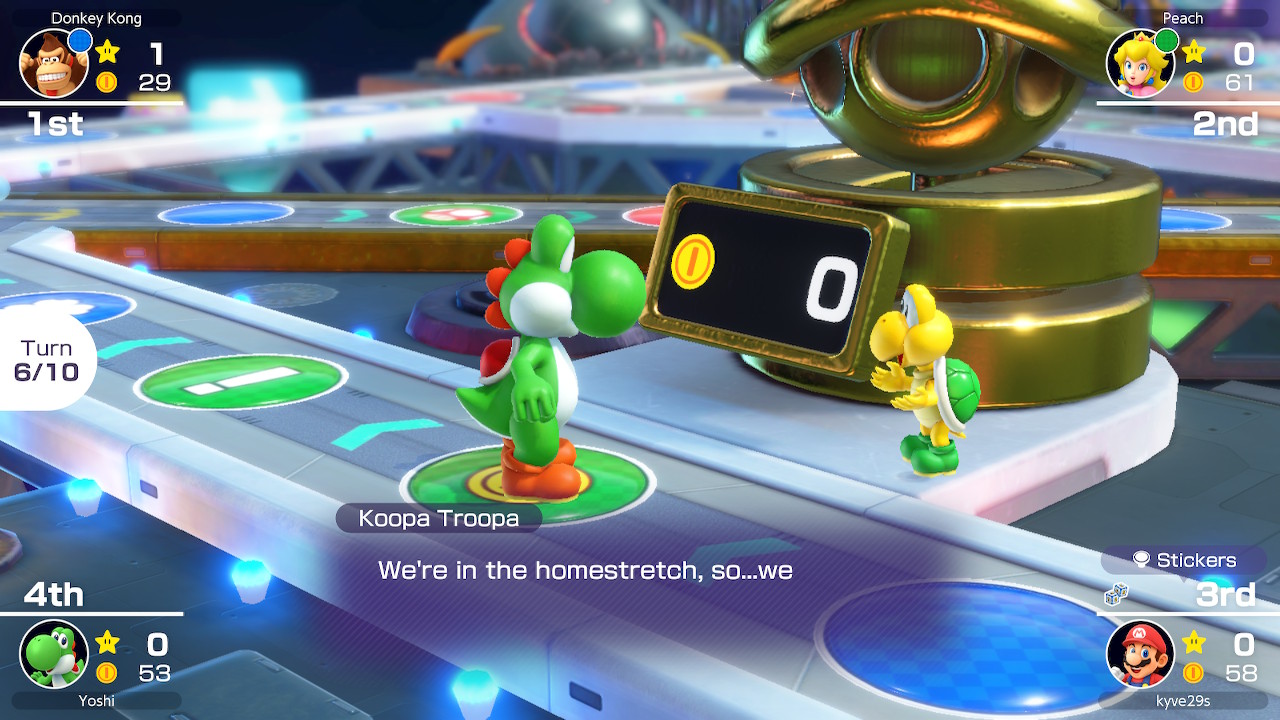This screenshot has width=1280, height=720.
Task: Open the Stickers panel
Action: coord(1185,560)
